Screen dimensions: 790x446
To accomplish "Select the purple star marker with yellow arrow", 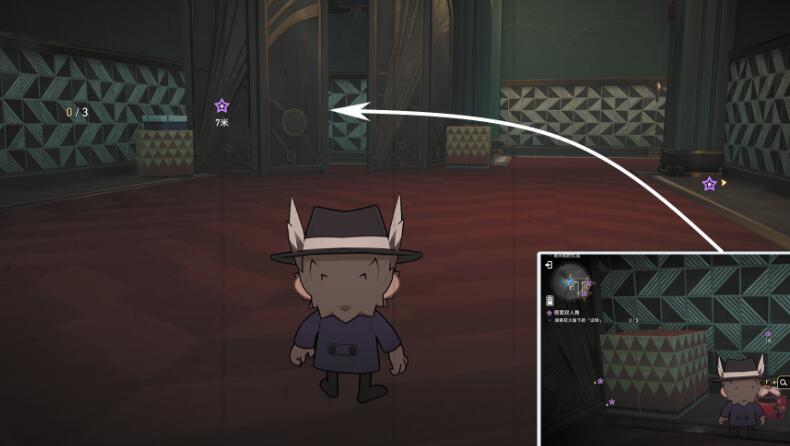I will point(709,184).
